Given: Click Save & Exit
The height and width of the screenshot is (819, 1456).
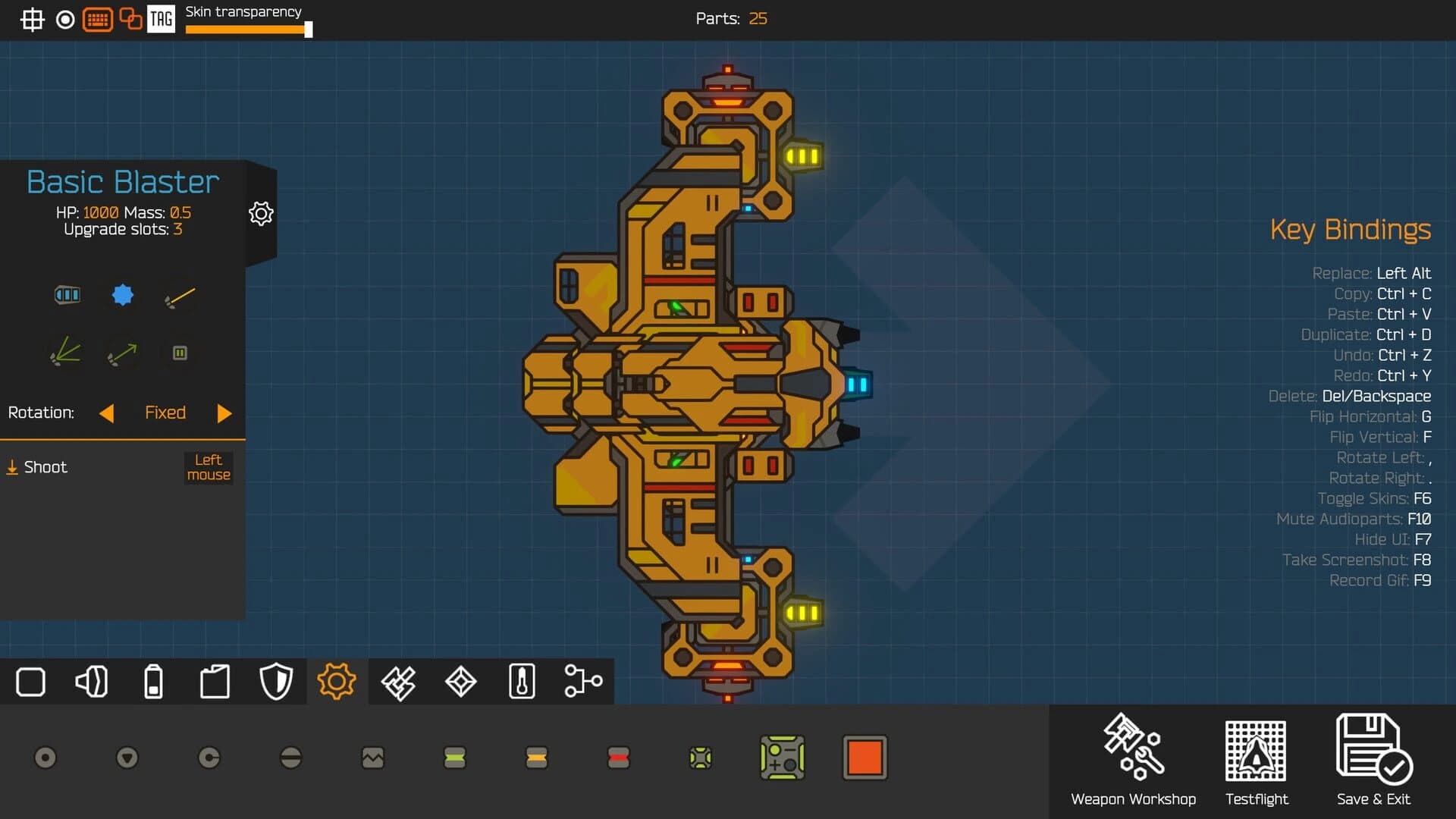Looking at the screenshot, I should (x=1374, y=758).
